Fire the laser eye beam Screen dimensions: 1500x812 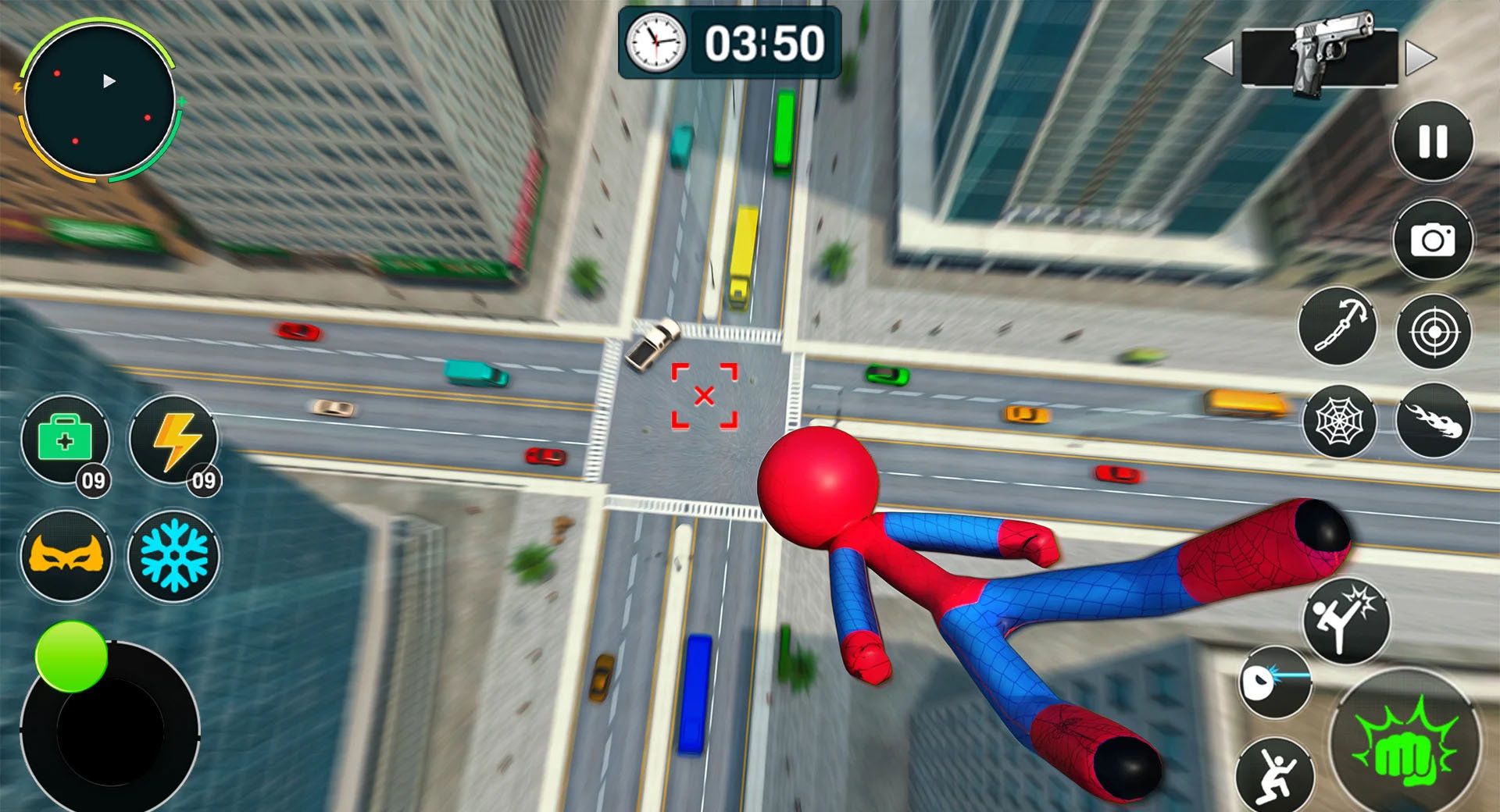1273,682
